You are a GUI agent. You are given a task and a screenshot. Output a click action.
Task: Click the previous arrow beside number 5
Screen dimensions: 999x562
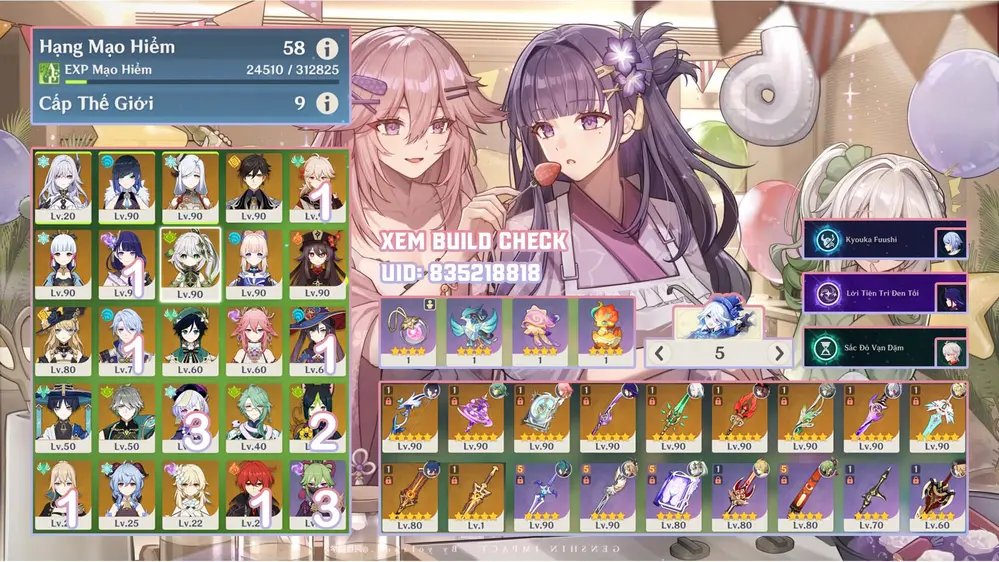pos(658,354)
